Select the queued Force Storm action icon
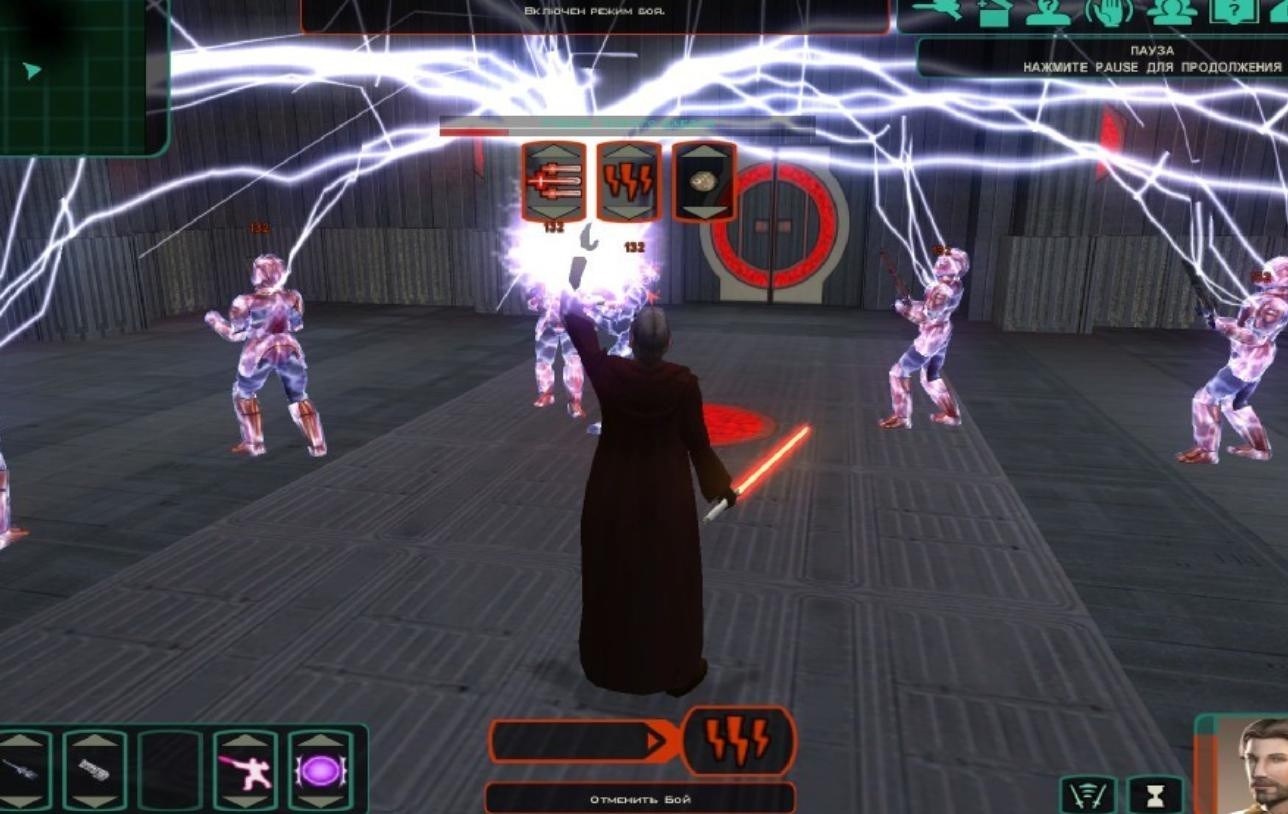The image size is (1288, 814). tap(737, 741)
